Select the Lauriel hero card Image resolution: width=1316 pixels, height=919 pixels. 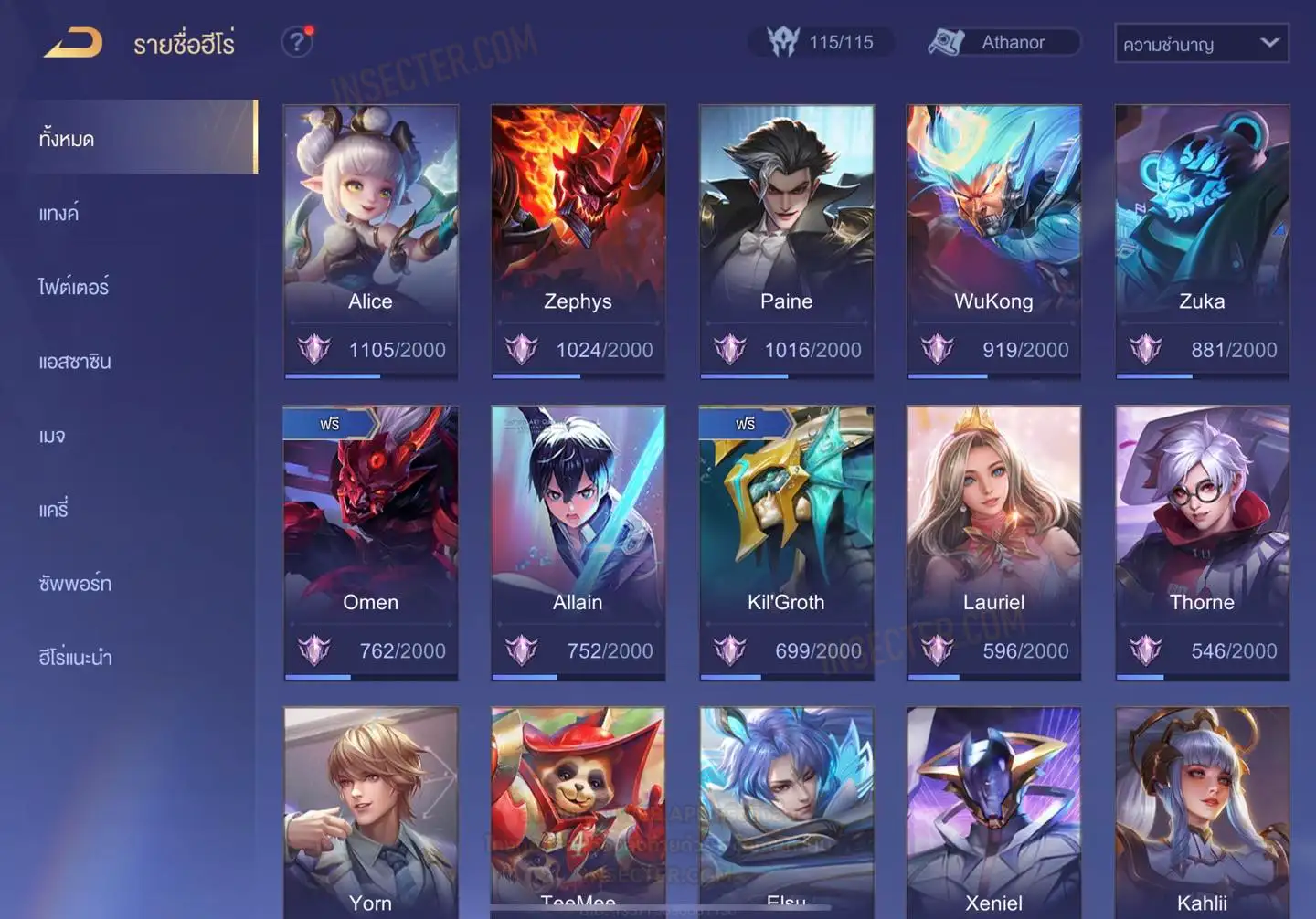pyautogui.click(x=993, y=541)
